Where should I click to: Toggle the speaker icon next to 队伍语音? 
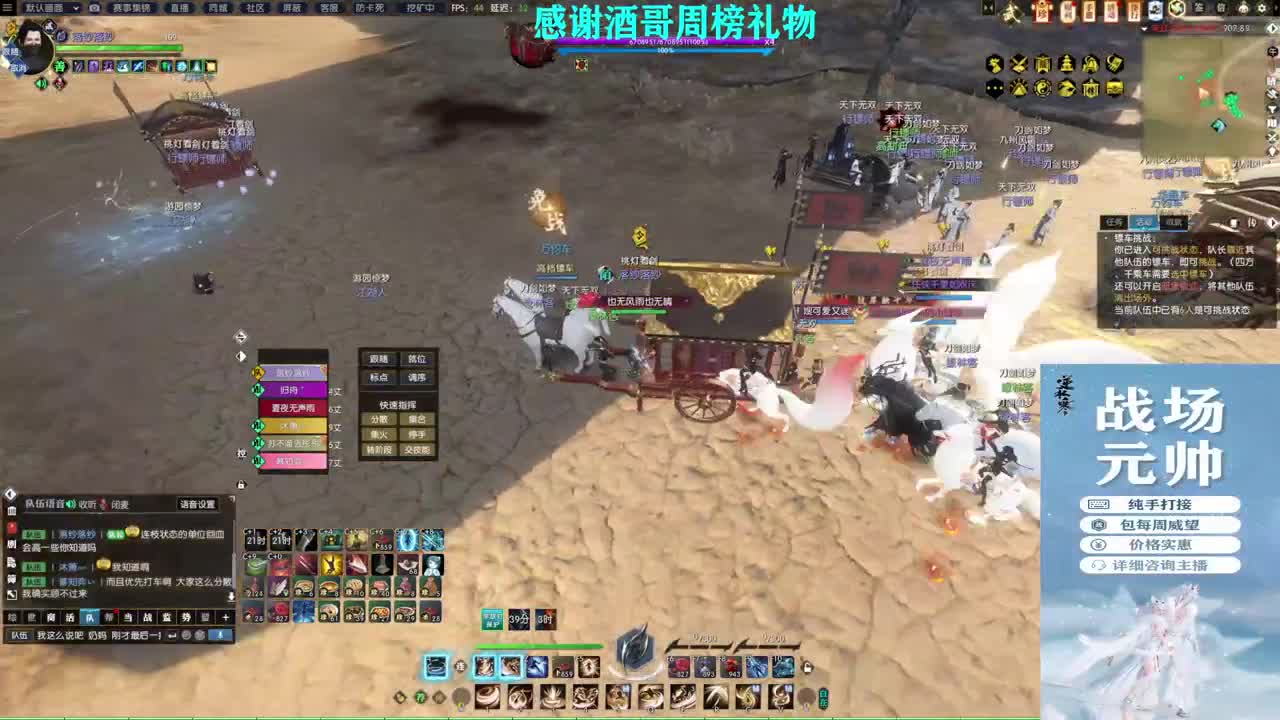pyautogui.click(x=71, y=504)
